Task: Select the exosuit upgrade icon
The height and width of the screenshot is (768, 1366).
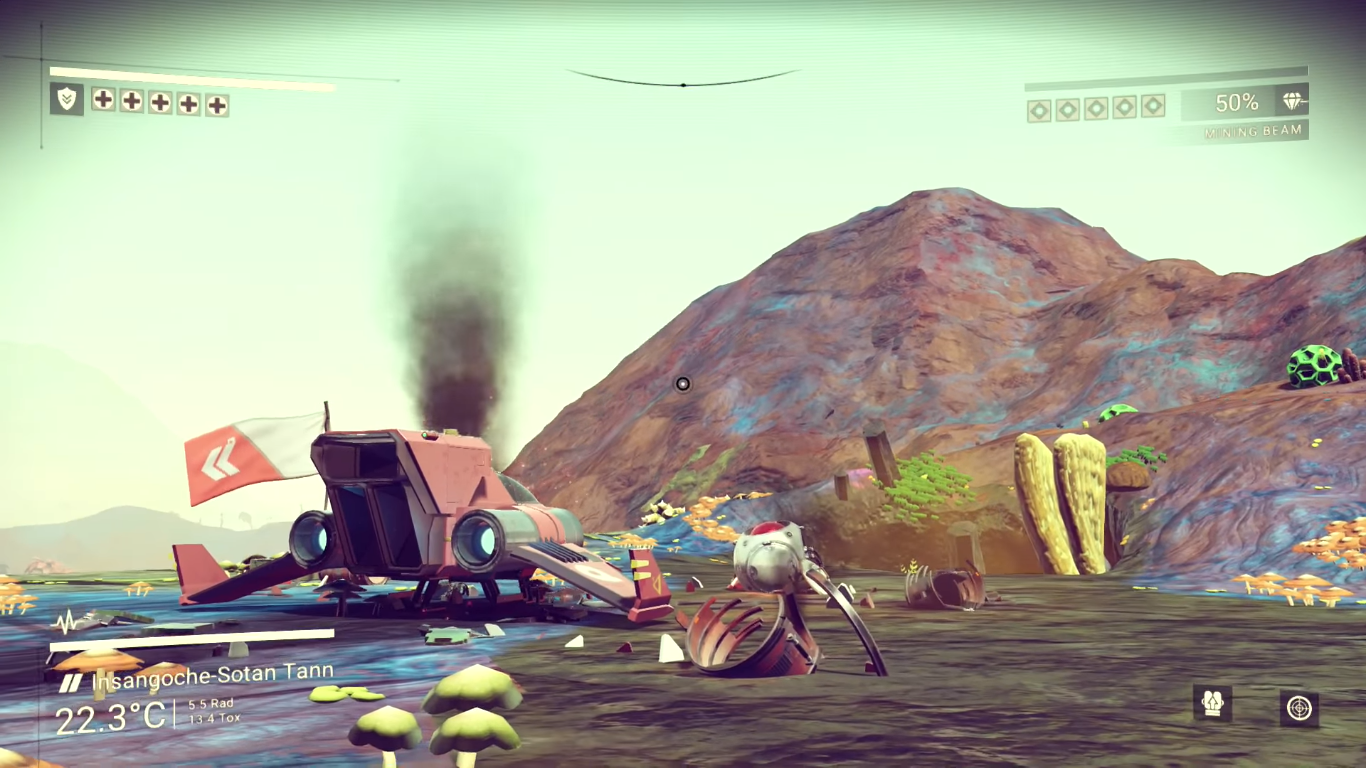Action: (1213, 703)
